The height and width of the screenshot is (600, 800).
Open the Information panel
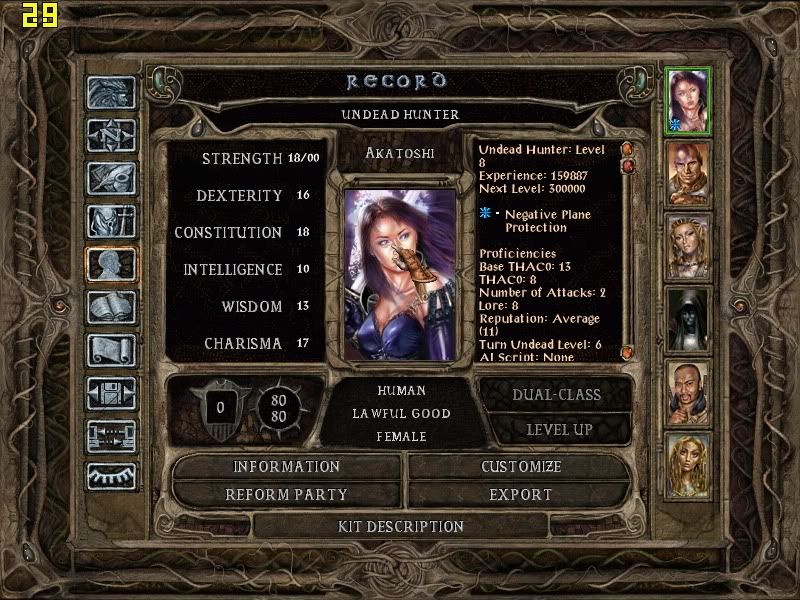[x=287, y=467]
